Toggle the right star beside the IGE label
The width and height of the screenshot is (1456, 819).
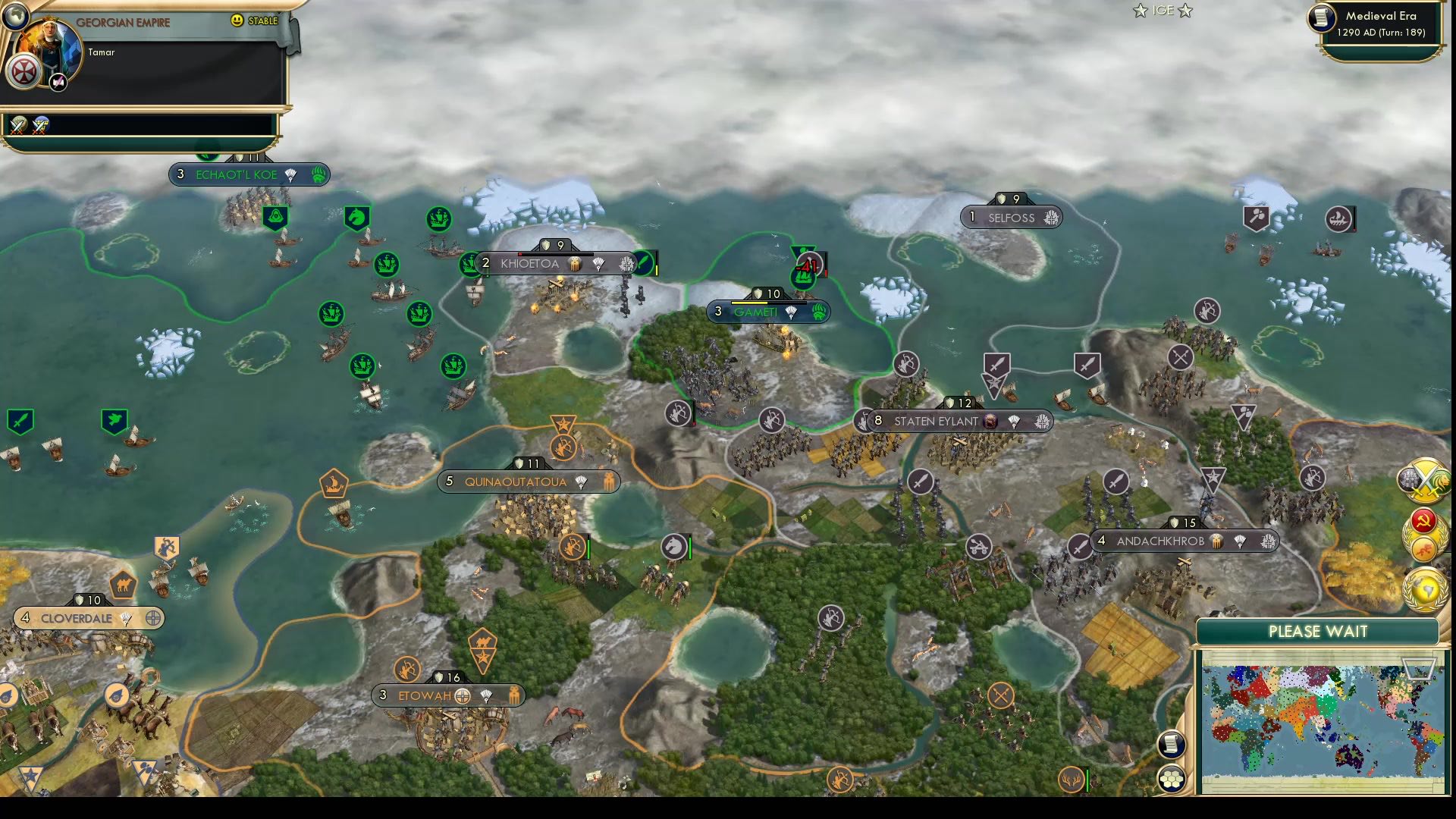(x=1184, y=11)
